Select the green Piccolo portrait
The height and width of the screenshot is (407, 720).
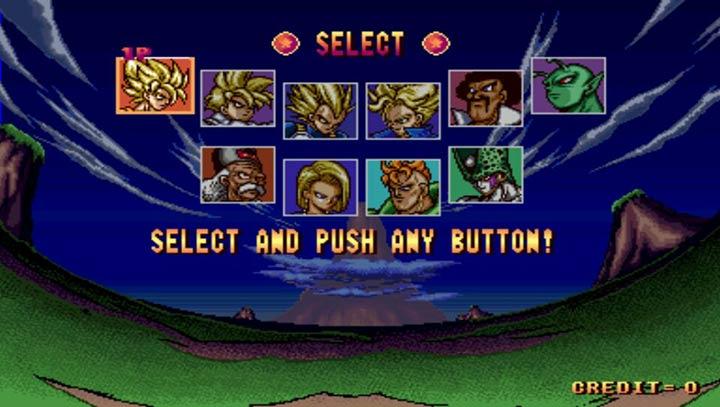pos(567,86)
